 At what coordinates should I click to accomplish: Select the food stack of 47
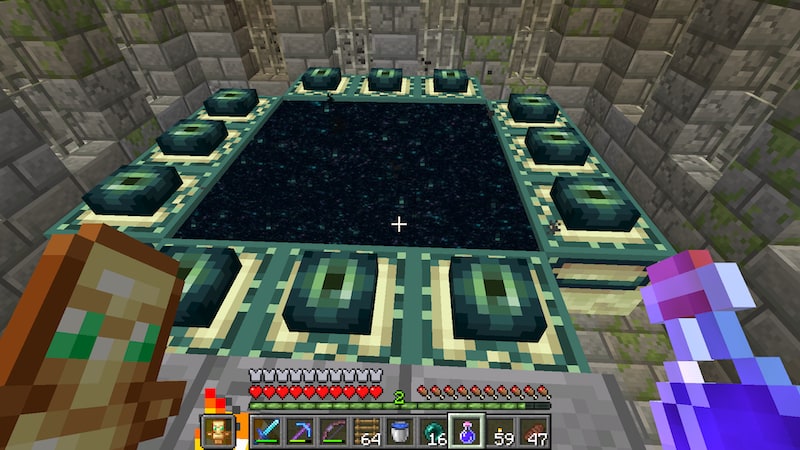(534, 432)
